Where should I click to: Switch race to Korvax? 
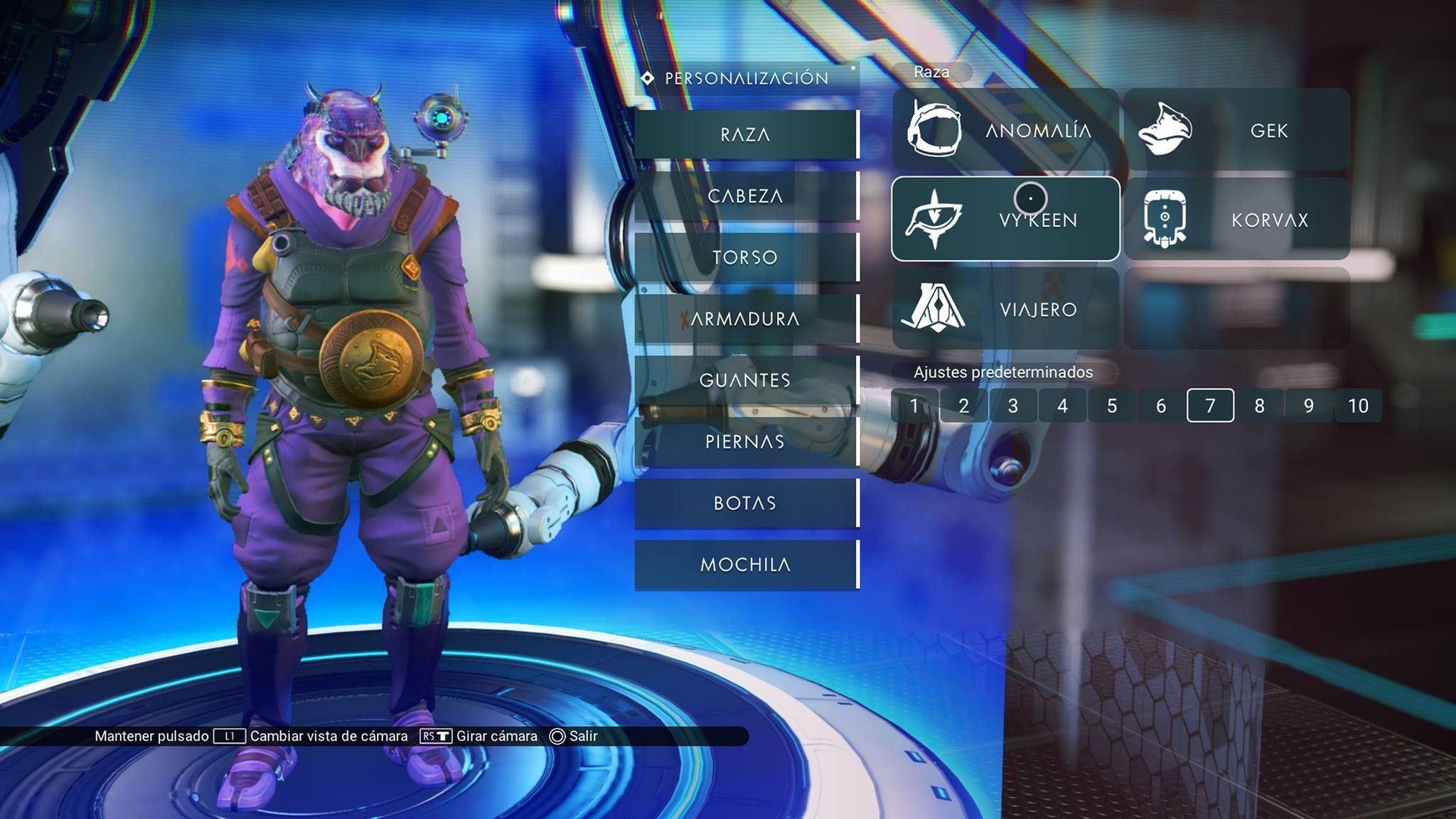pyautogui.click(x=1237, y=220)
